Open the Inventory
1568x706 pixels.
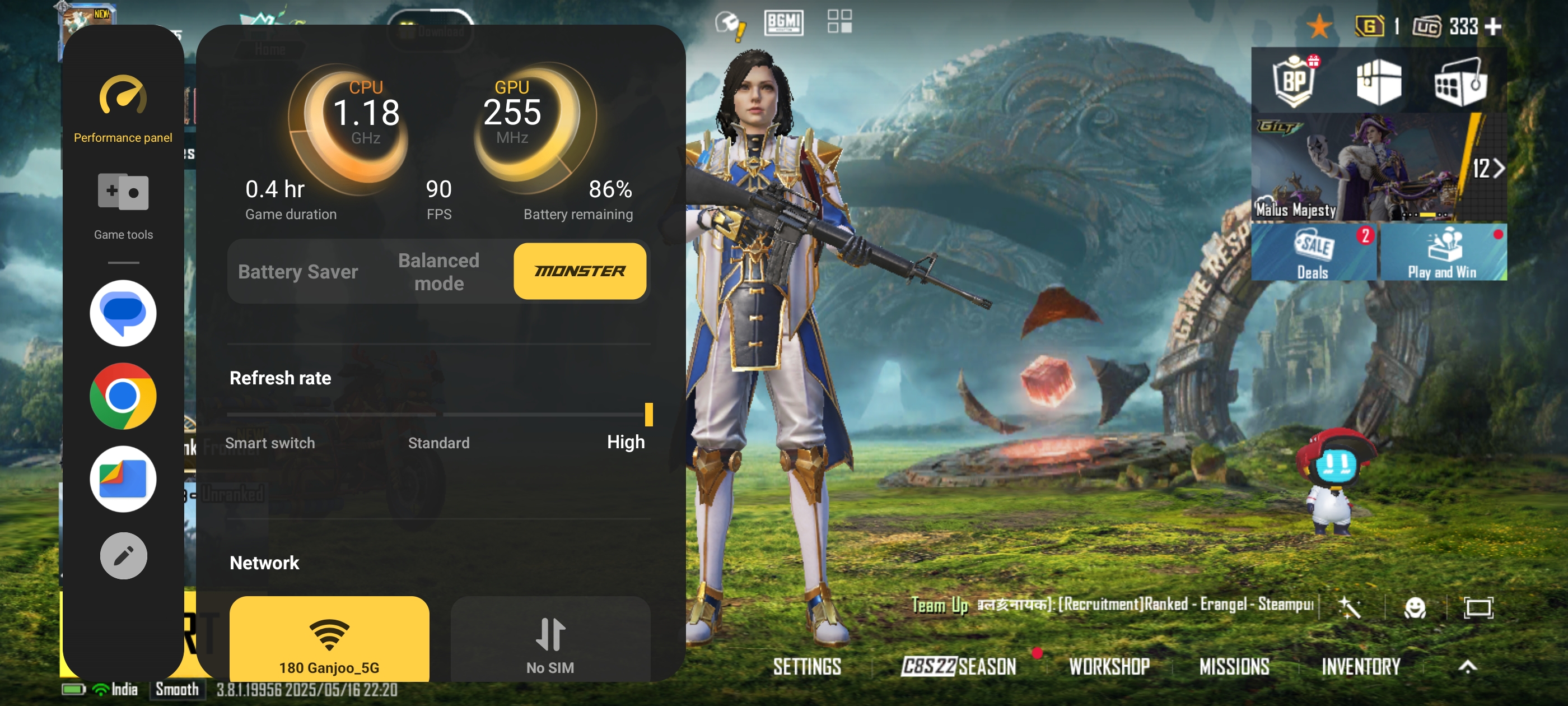[x=1360, y=666]
